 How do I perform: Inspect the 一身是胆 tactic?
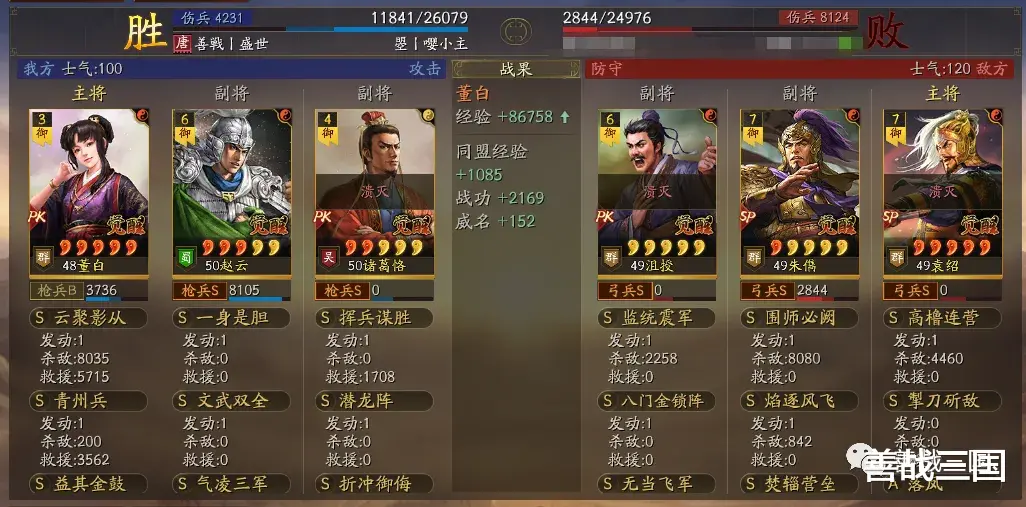[232, 318]
